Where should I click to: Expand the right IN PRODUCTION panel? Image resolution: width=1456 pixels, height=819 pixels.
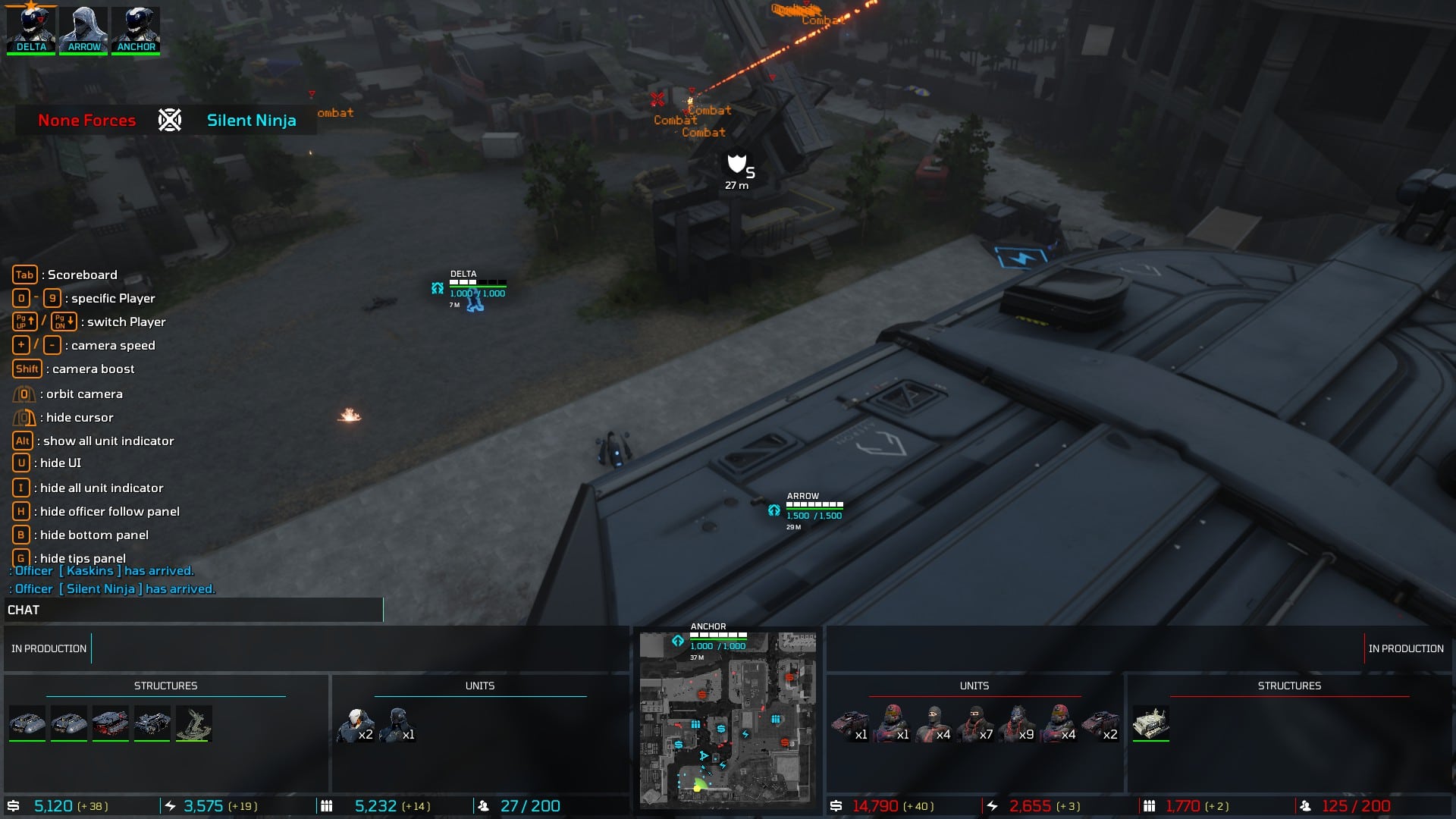point(1407,648)
